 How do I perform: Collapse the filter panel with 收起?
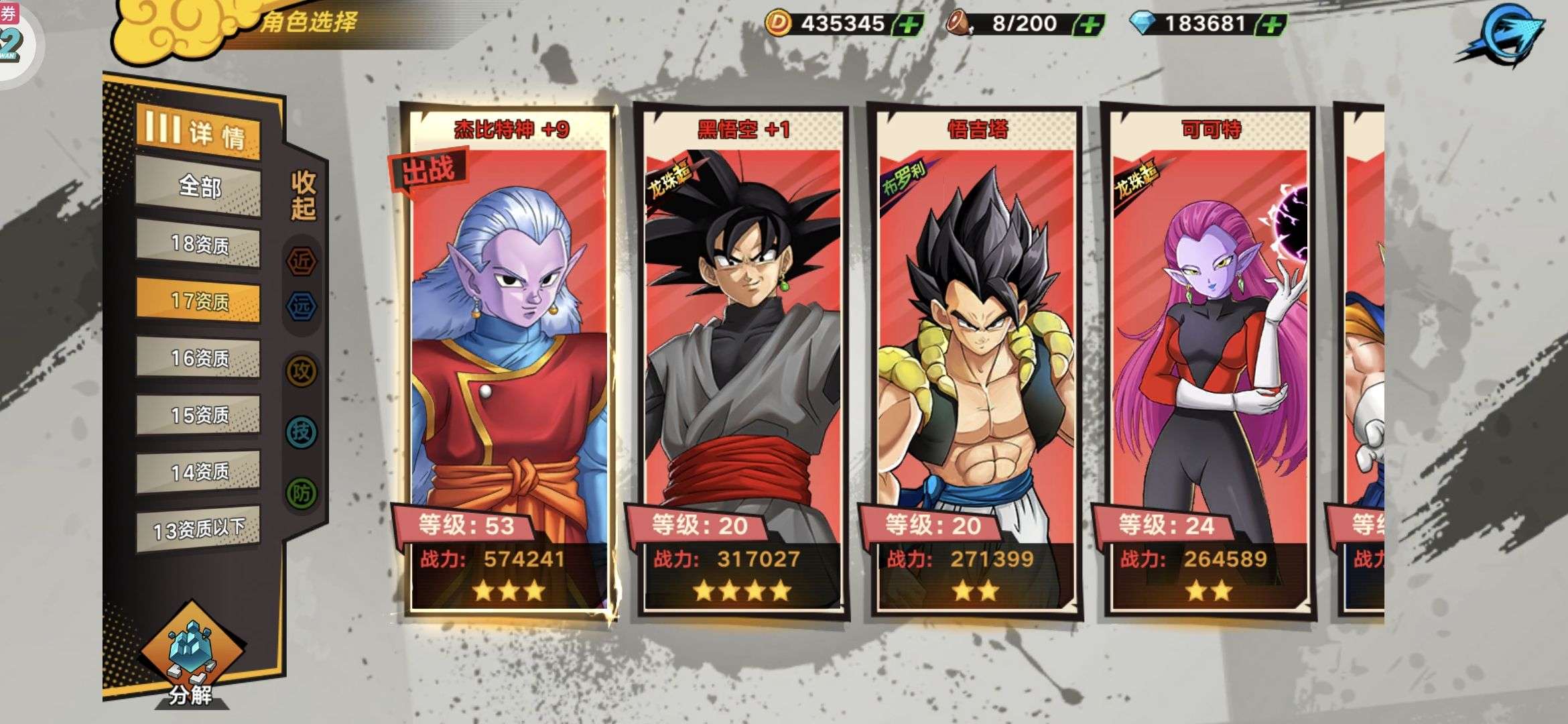click(303, 195)
